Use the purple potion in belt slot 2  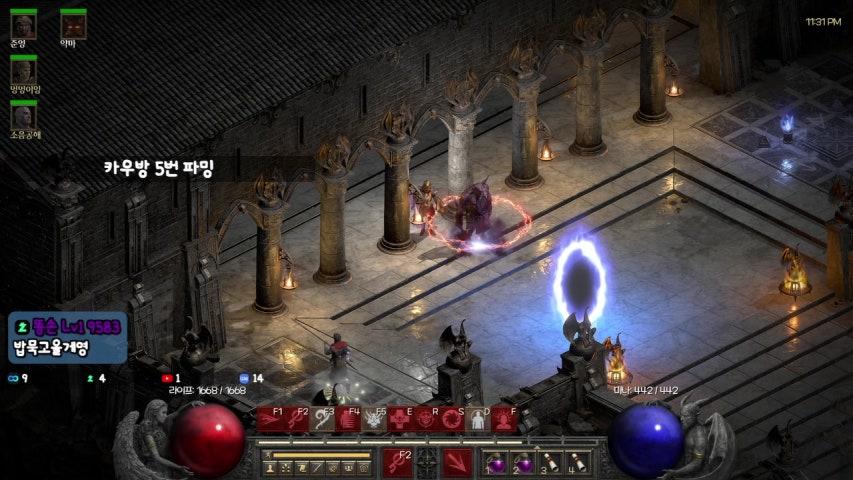523,463
